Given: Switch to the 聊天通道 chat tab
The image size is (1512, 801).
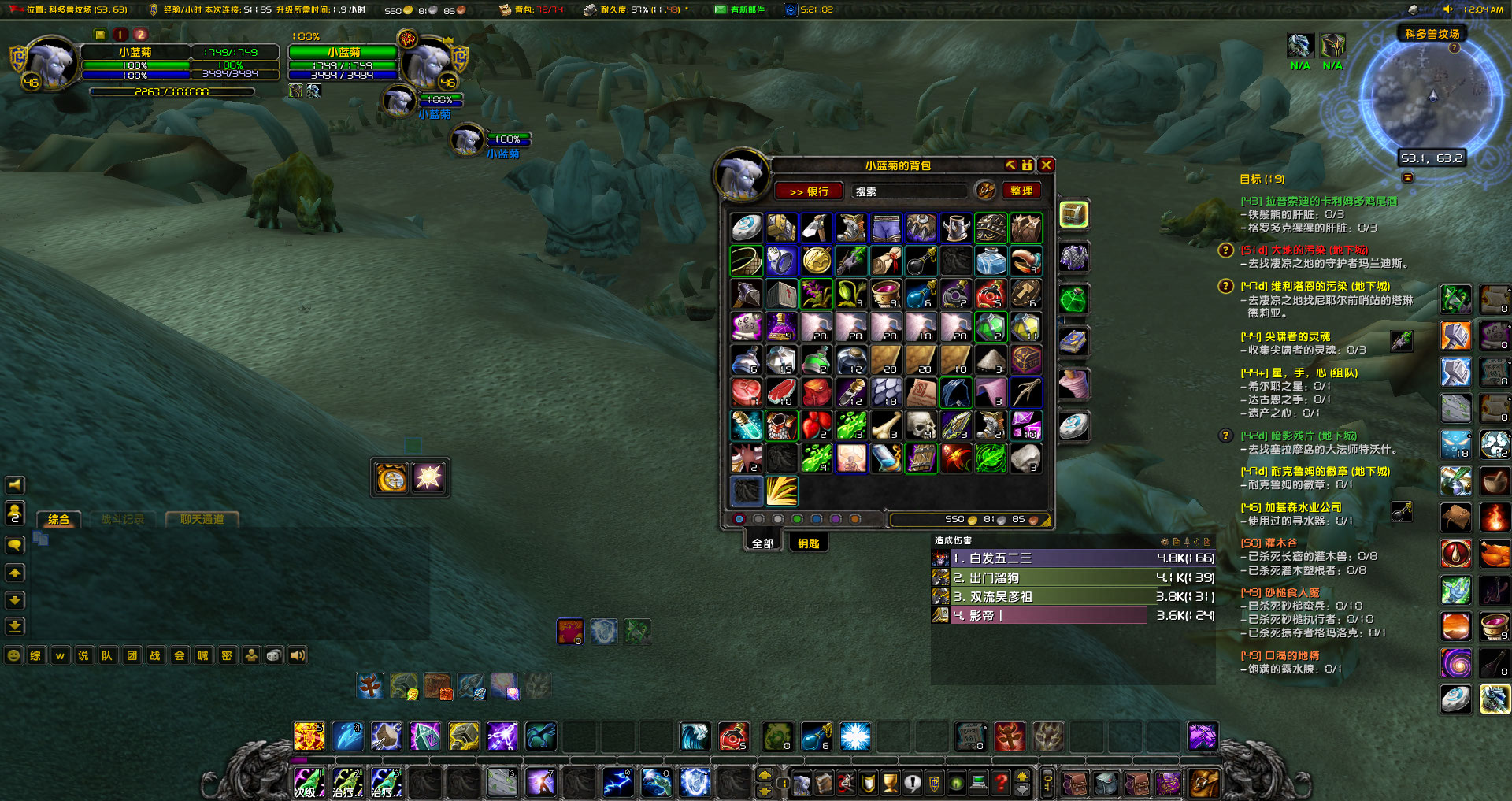Looking at the screenshot, I should (201, 518).
